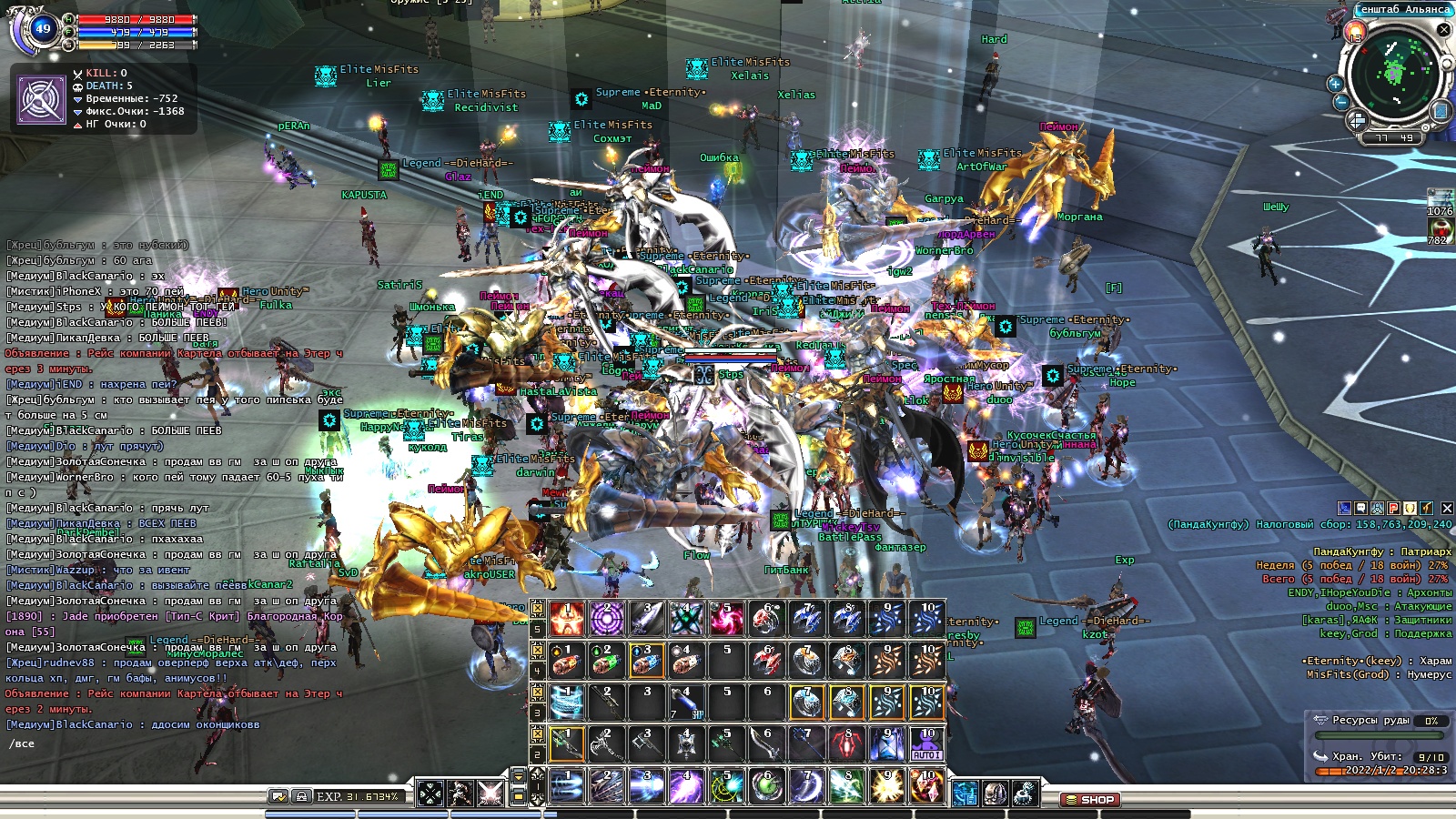Open the blue map button beside the radar
1456x819 pixels.
pyautogui.click(x=1441, y=111)
